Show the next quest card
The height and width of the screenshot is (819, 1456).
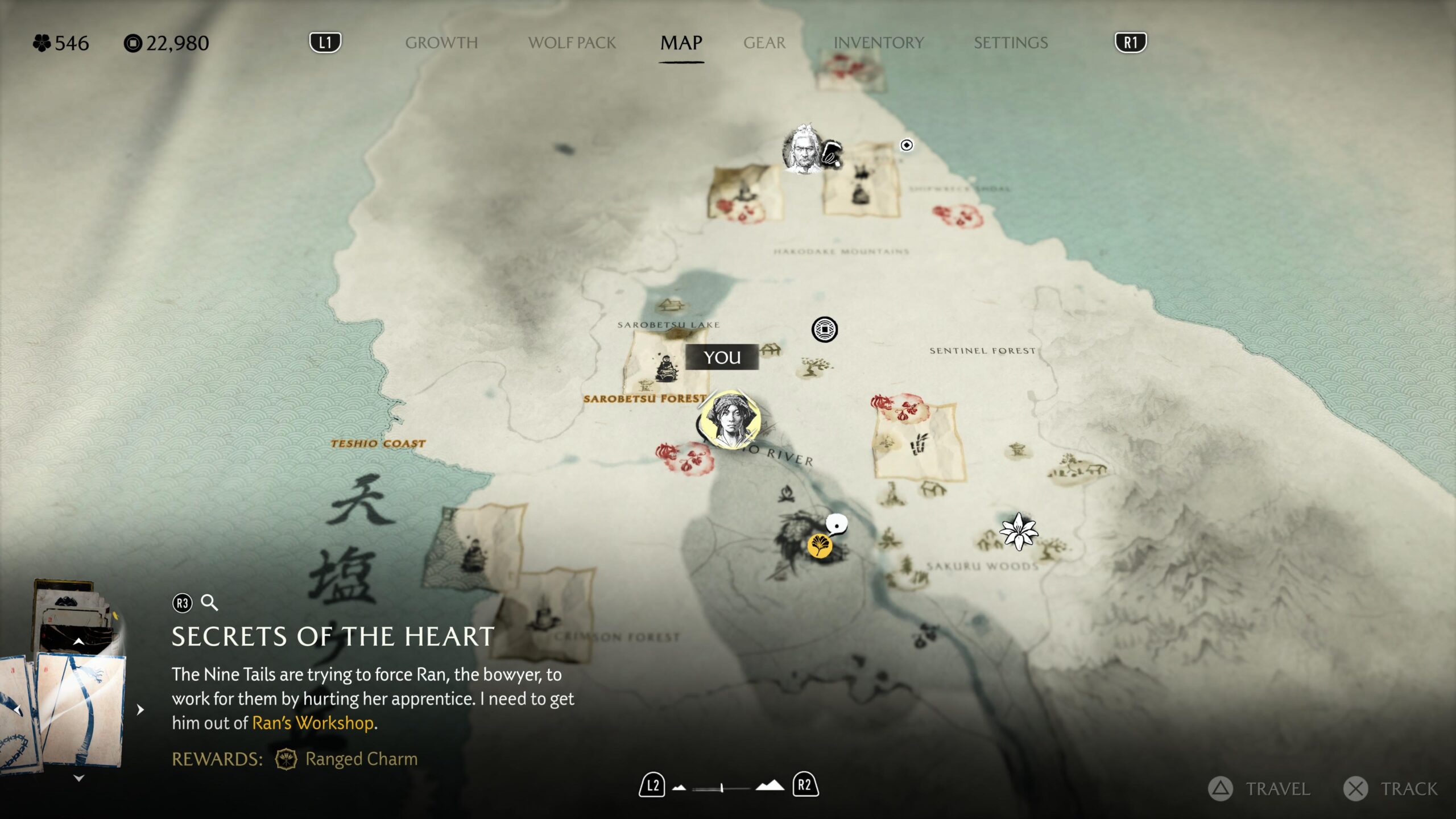pos(140,709)
